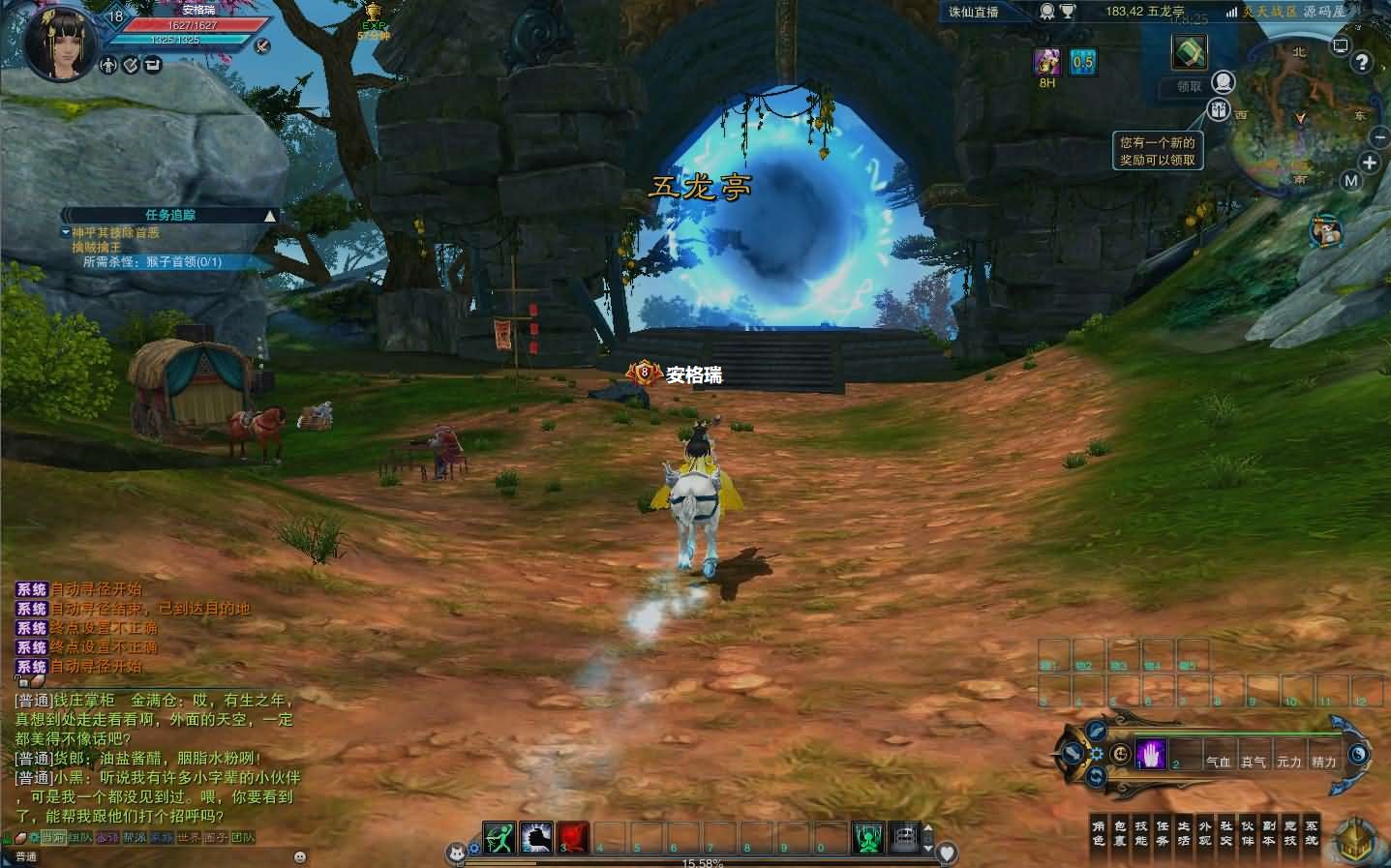The height and width of the screenshot is (868, 1391).
Task: Toggle the 组队 chat channel filter
Action: pyautogui.click(x=81, y=837)
